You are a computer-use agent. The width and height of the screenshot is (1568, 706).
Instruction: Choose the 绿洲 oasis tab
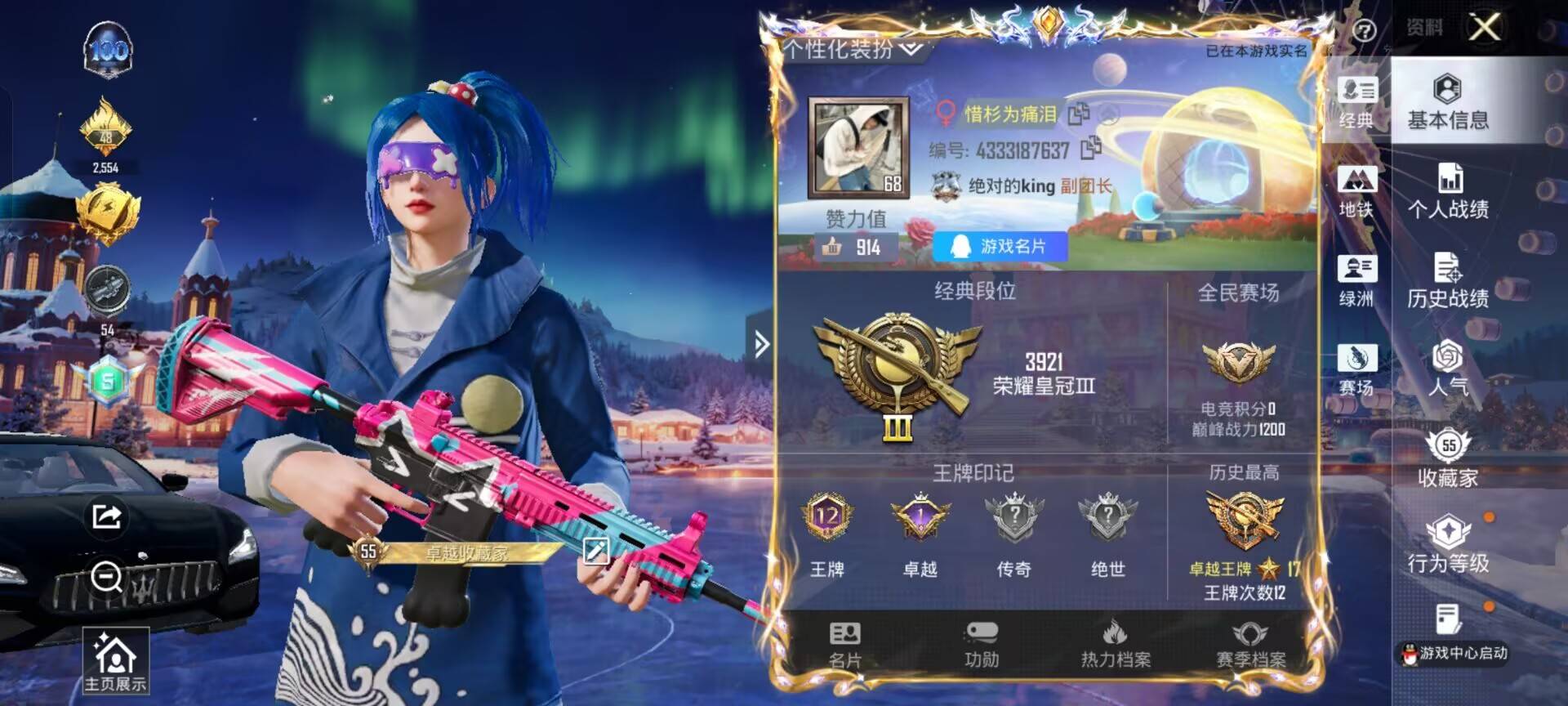pos(1356,281)
